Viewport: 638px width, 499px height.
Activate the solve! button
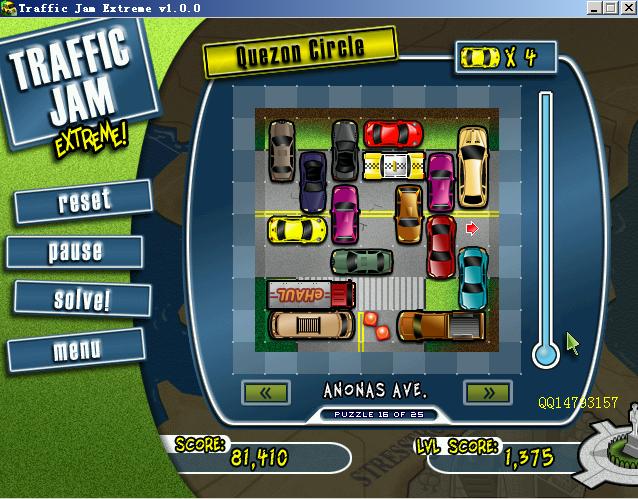tap(82, 299)
